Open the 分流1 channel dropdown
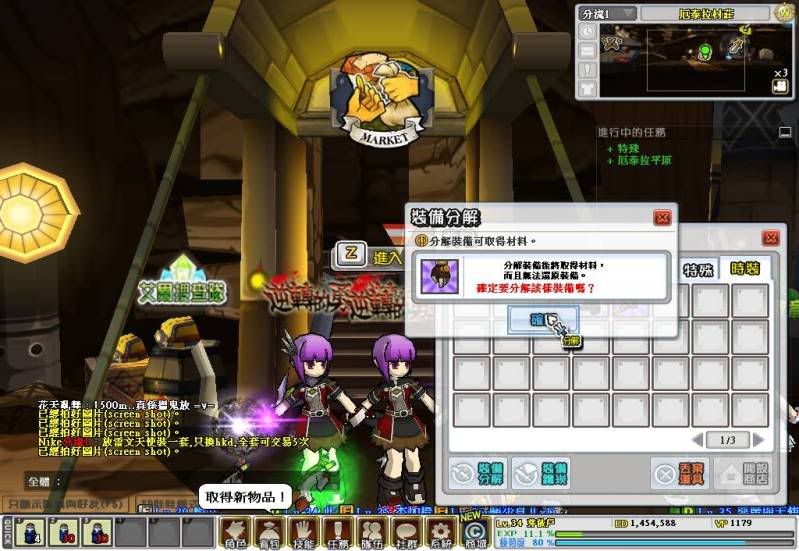This screenshot has width=799, height=551. pos(607,13)
